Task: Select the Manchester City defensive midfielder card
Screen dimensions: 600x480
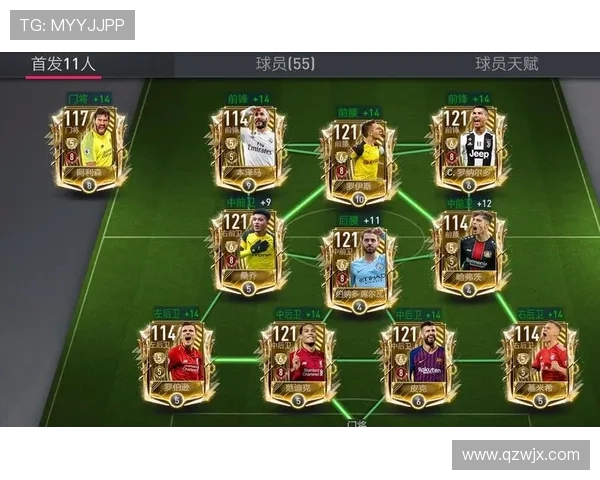Action: [x=358, y=270]
